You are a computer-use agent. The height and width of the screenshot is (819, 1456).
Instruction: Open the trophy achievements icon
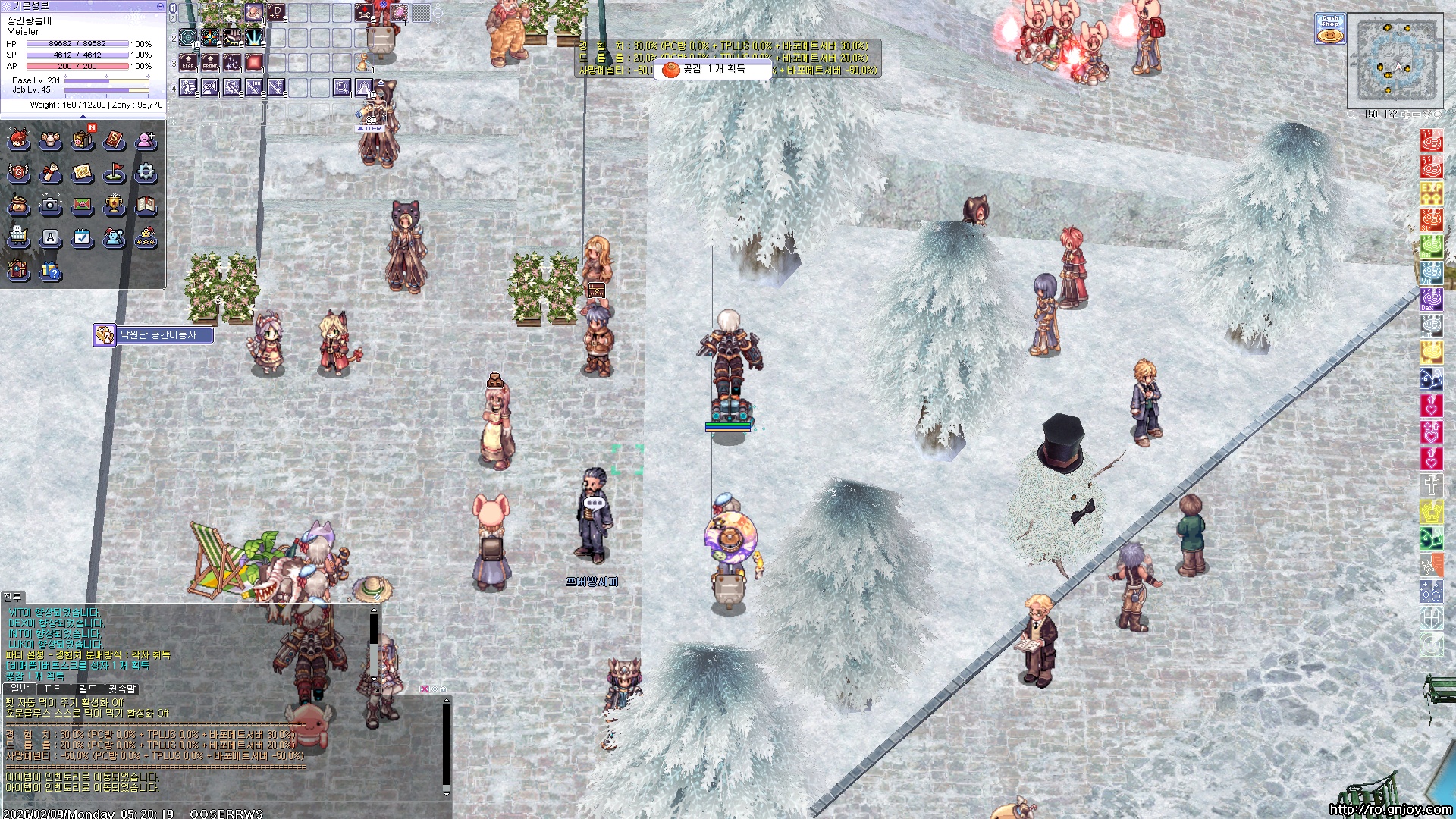114,205
